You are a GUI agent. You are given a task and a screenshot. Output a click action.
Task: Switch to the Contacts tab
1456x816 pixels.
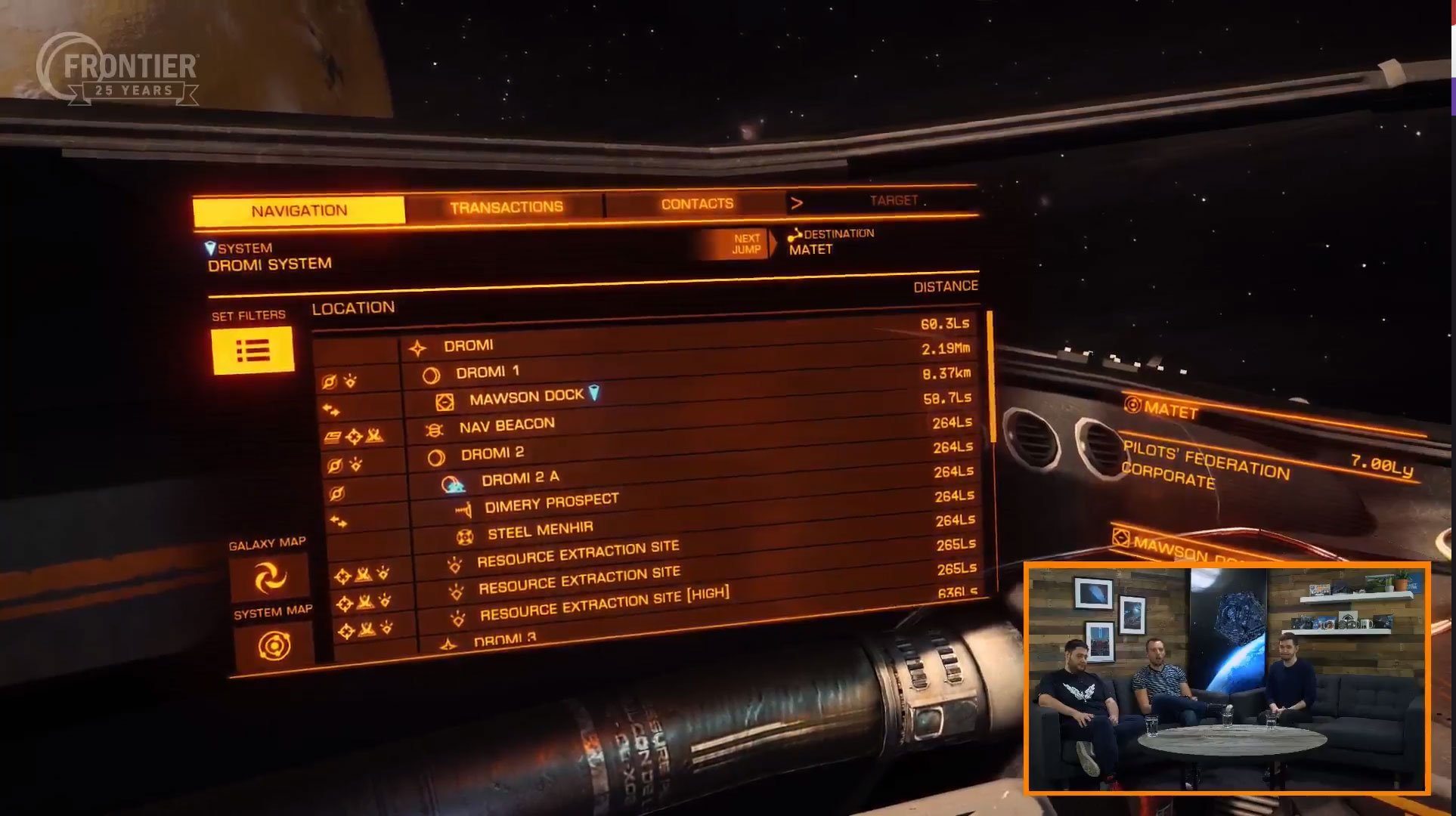click(697, 204)
